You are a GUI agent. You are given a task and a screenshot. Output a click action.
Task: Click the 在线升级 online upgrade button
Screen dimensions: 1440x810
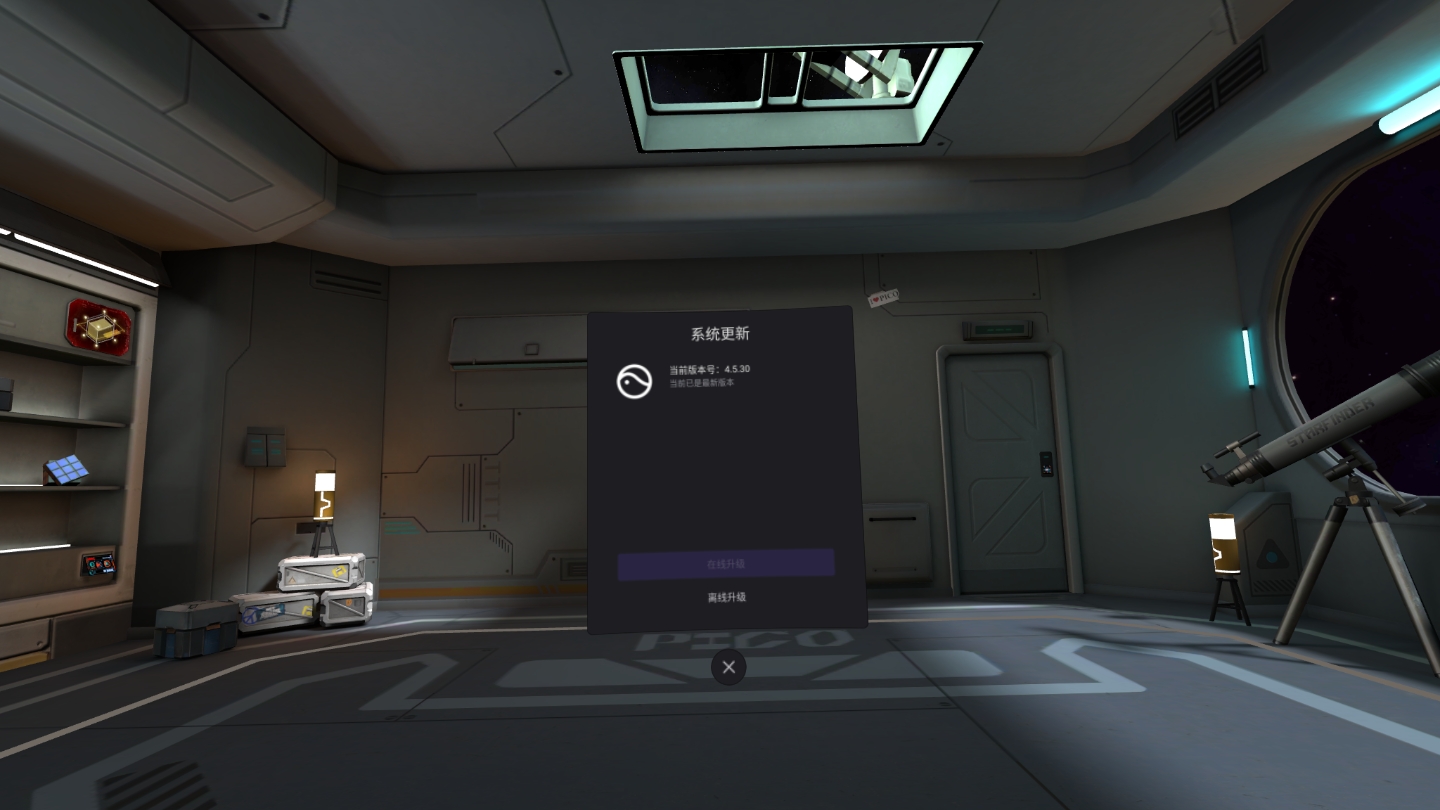coord(726,564)
